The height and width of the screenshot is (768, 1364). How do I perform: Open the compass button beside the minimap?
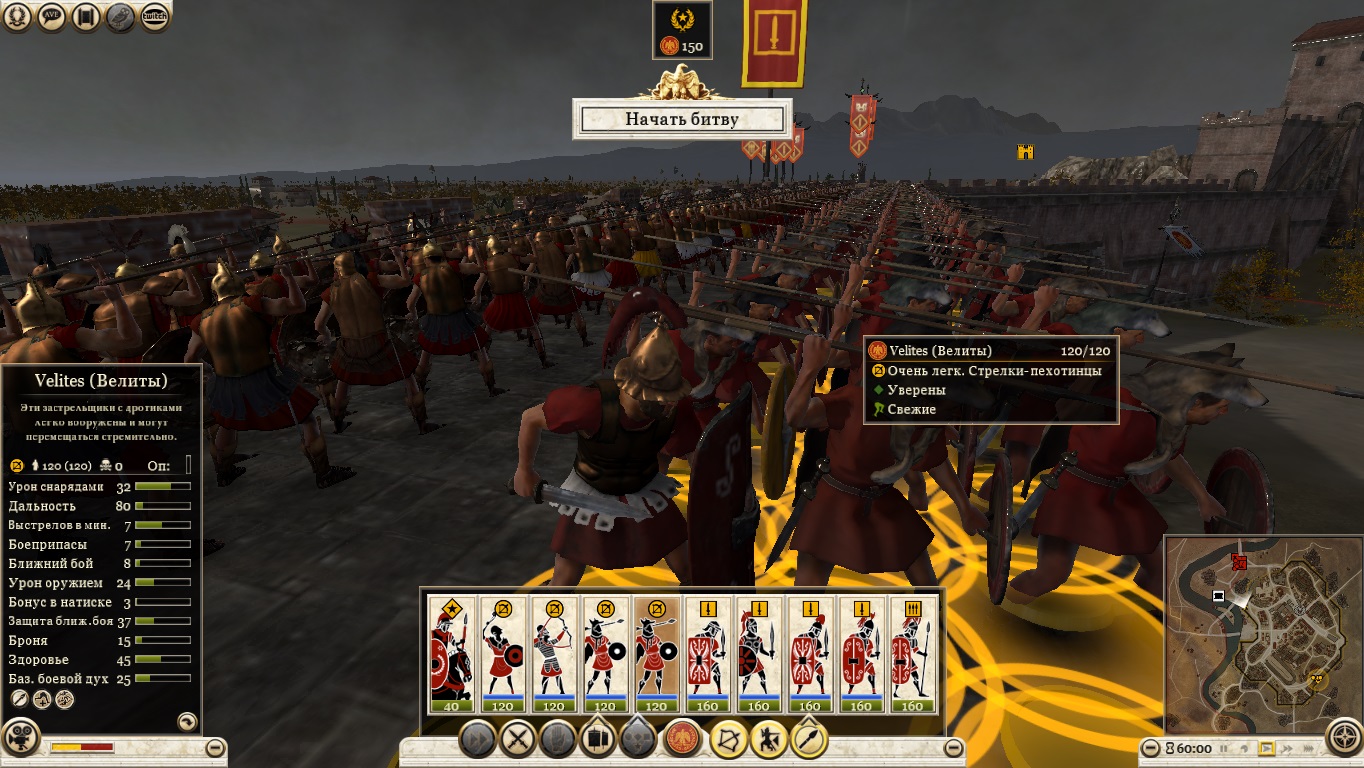[x=1344, y=737]
